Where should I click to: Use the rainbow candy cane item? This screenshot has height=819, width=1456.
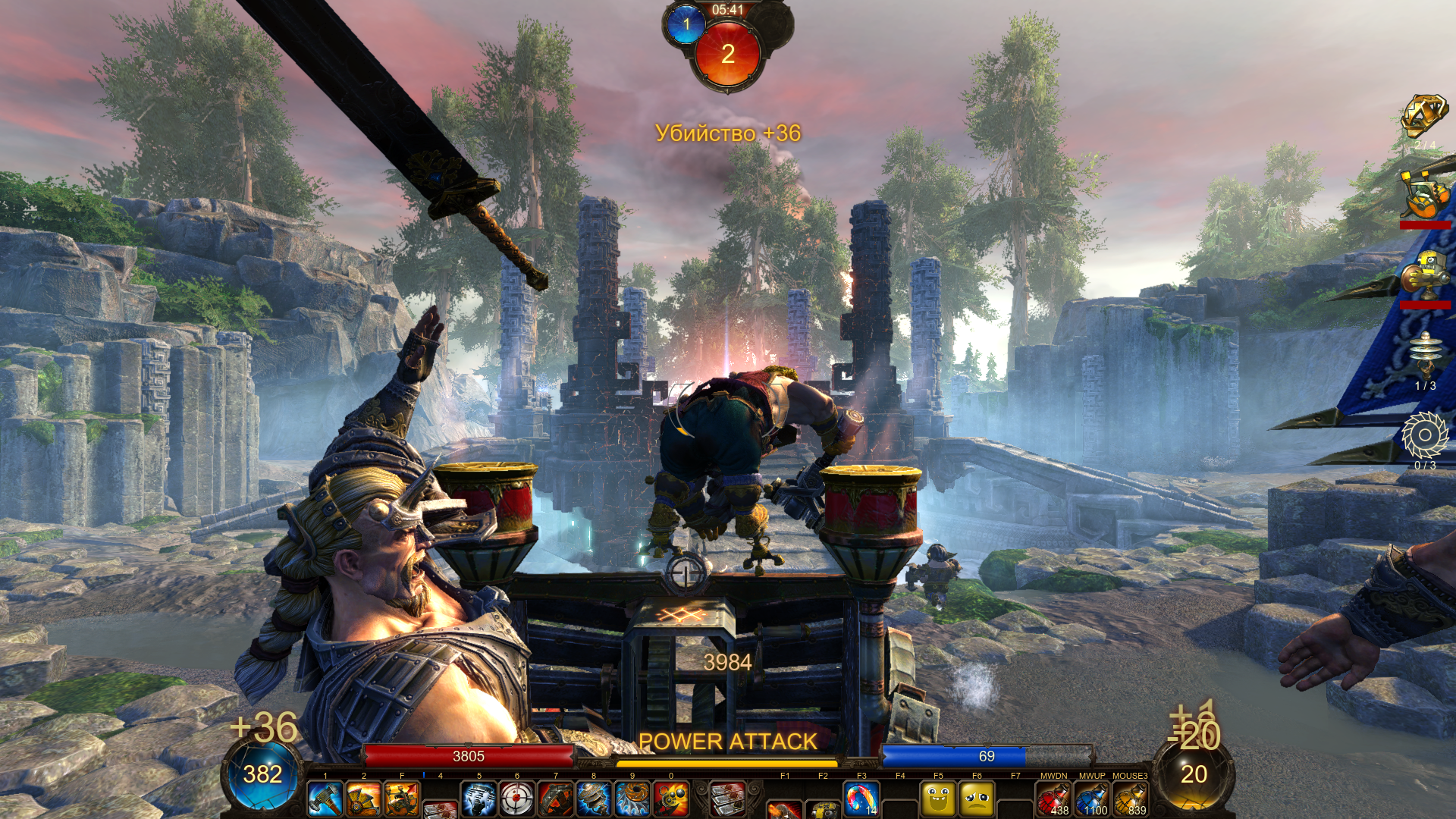click(x=861, y=799)
